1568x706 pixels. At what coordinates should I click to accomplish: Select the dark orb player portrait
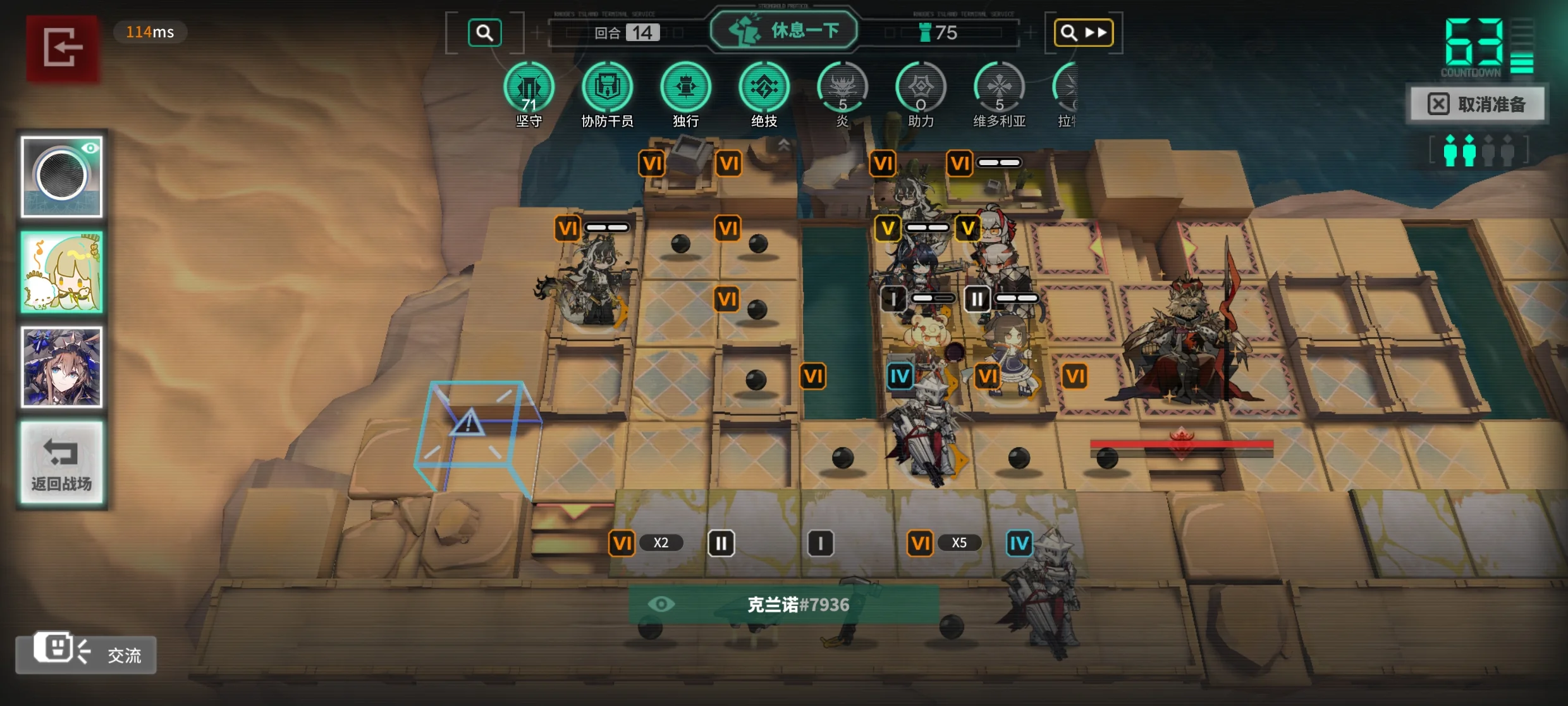click(x=61, y=176)
